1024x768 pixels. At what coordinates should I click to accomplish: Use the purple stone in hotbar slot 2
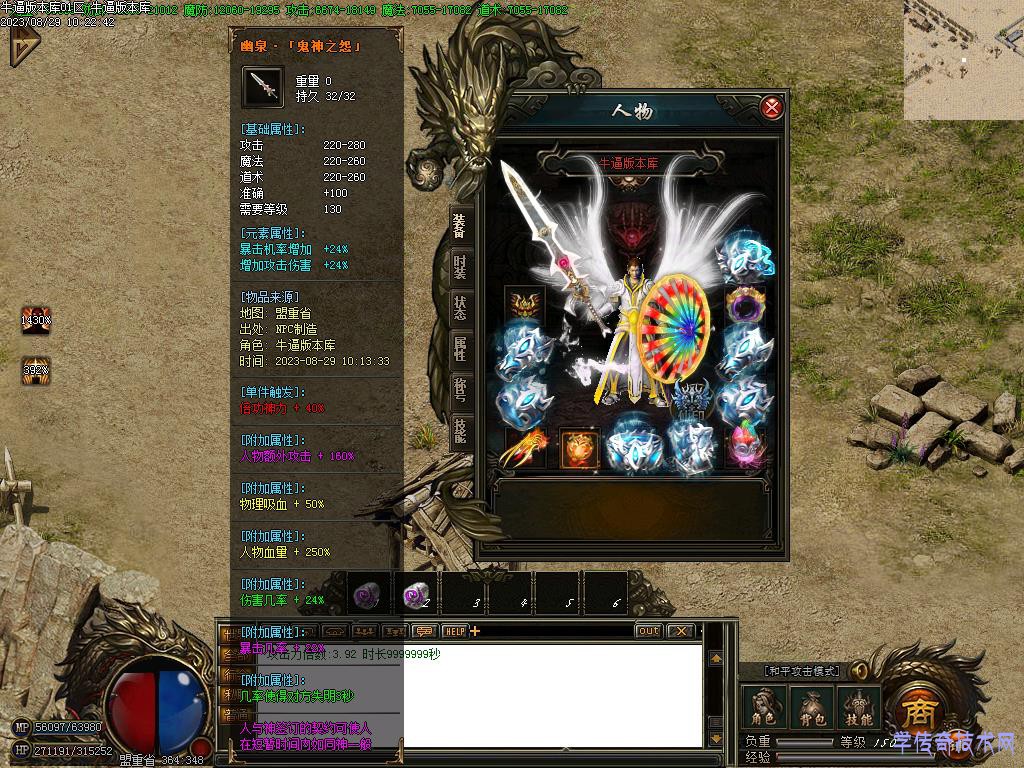[415, 596]
